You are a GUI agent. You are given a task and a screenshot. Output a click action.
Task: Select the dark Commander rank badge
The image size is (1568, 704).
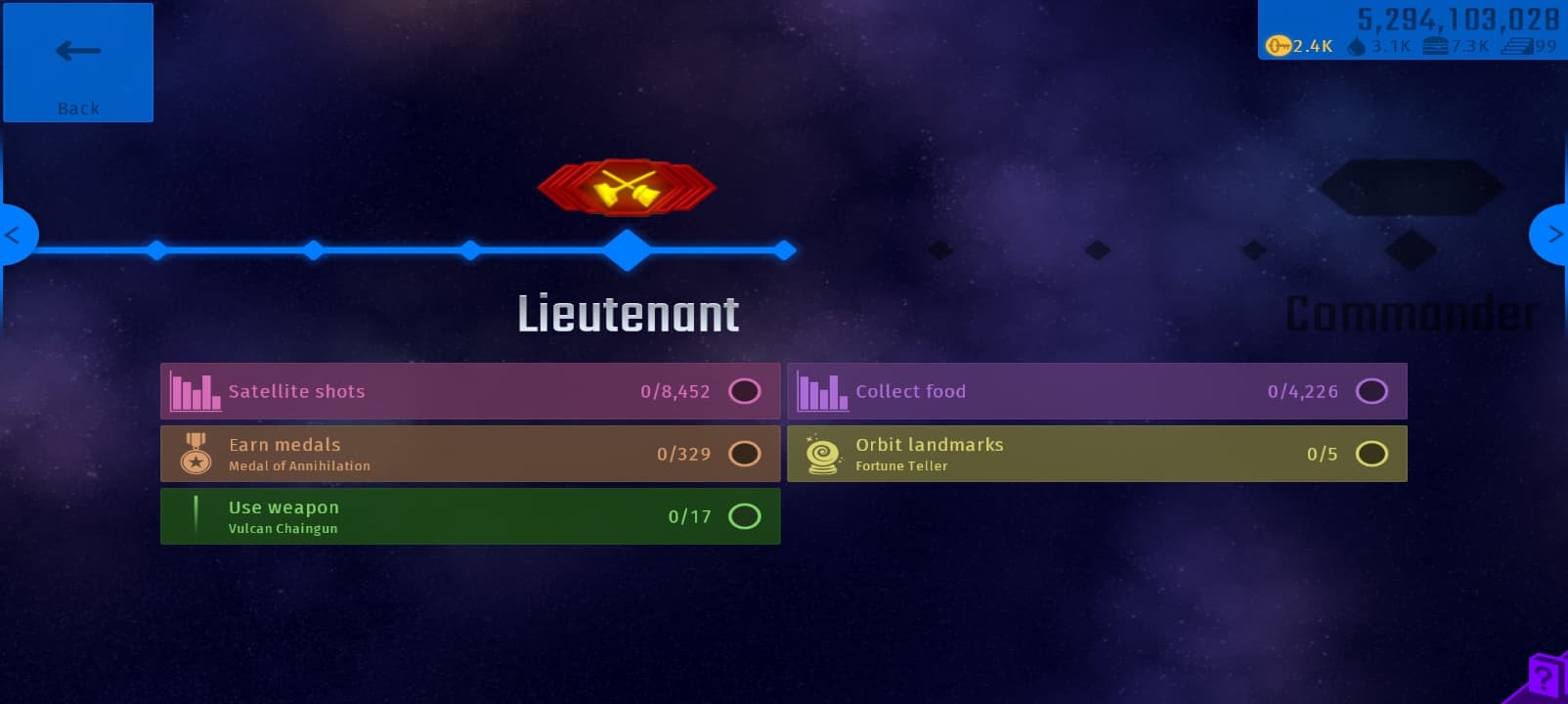pyautogui.click(x=1411, y=187)
